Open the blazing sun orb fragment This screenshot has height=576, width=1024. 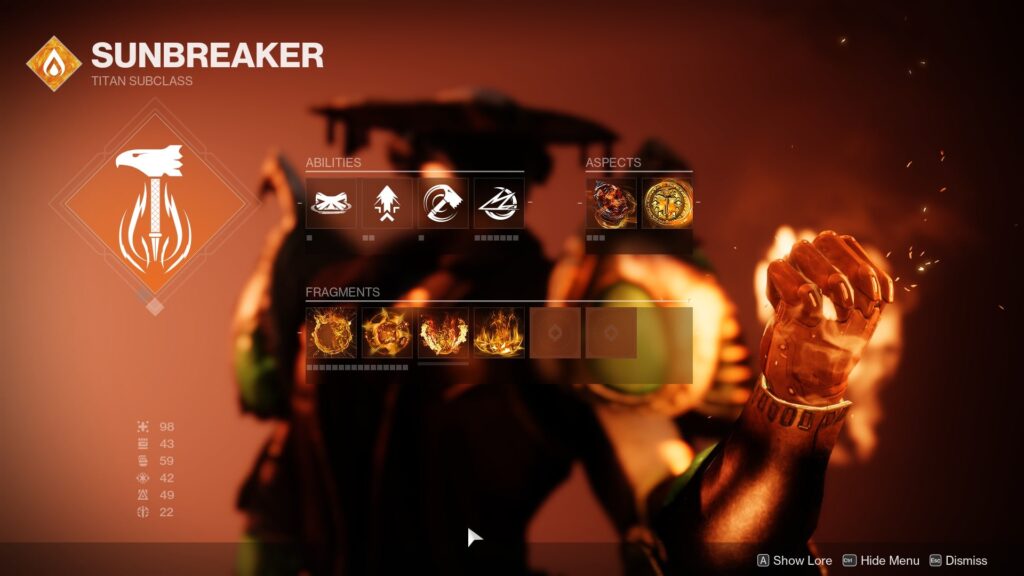pyautogui.click(x=387, y=333)
